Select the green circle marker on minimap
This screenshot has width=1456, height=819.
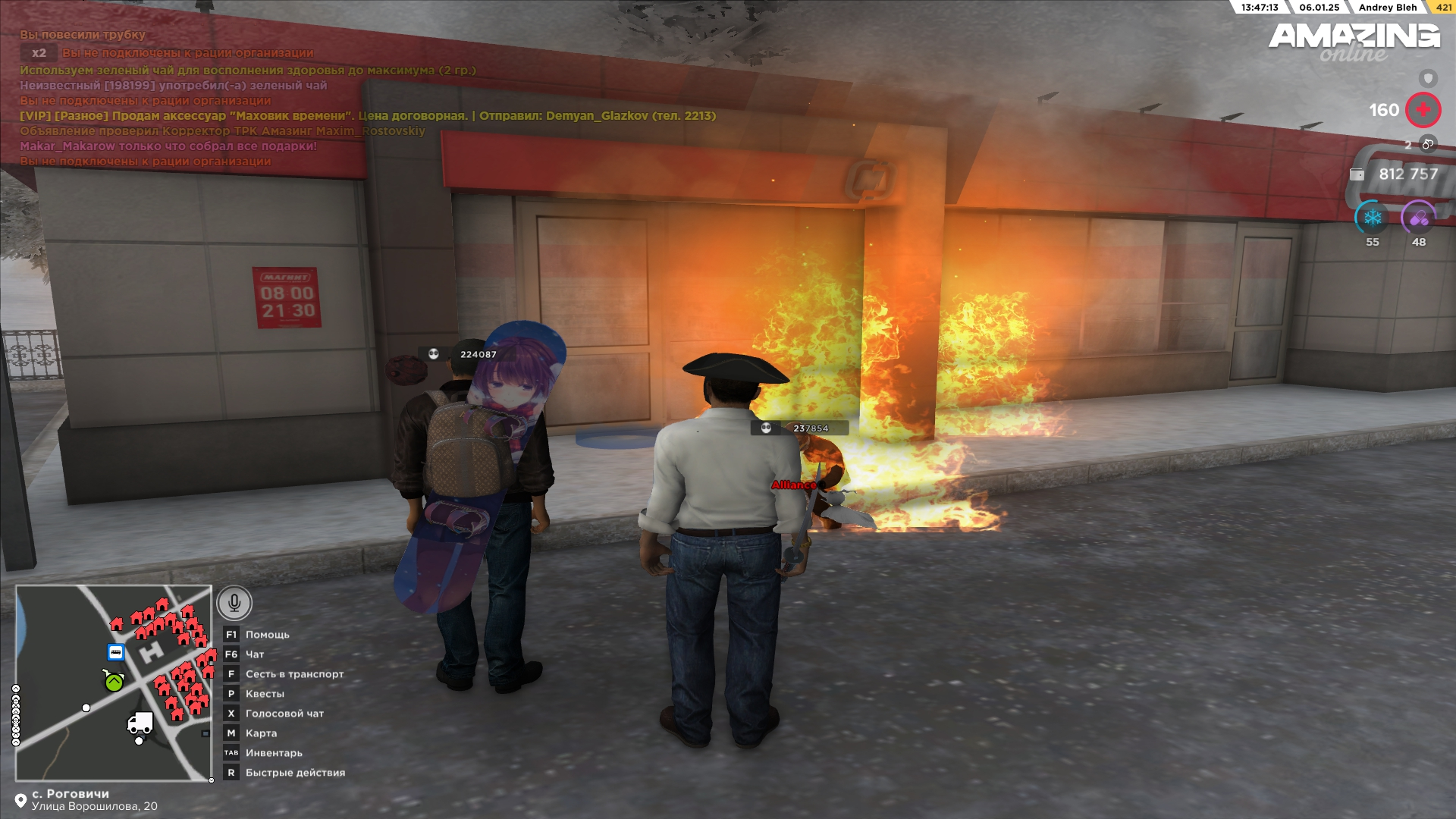pos(114,682)
